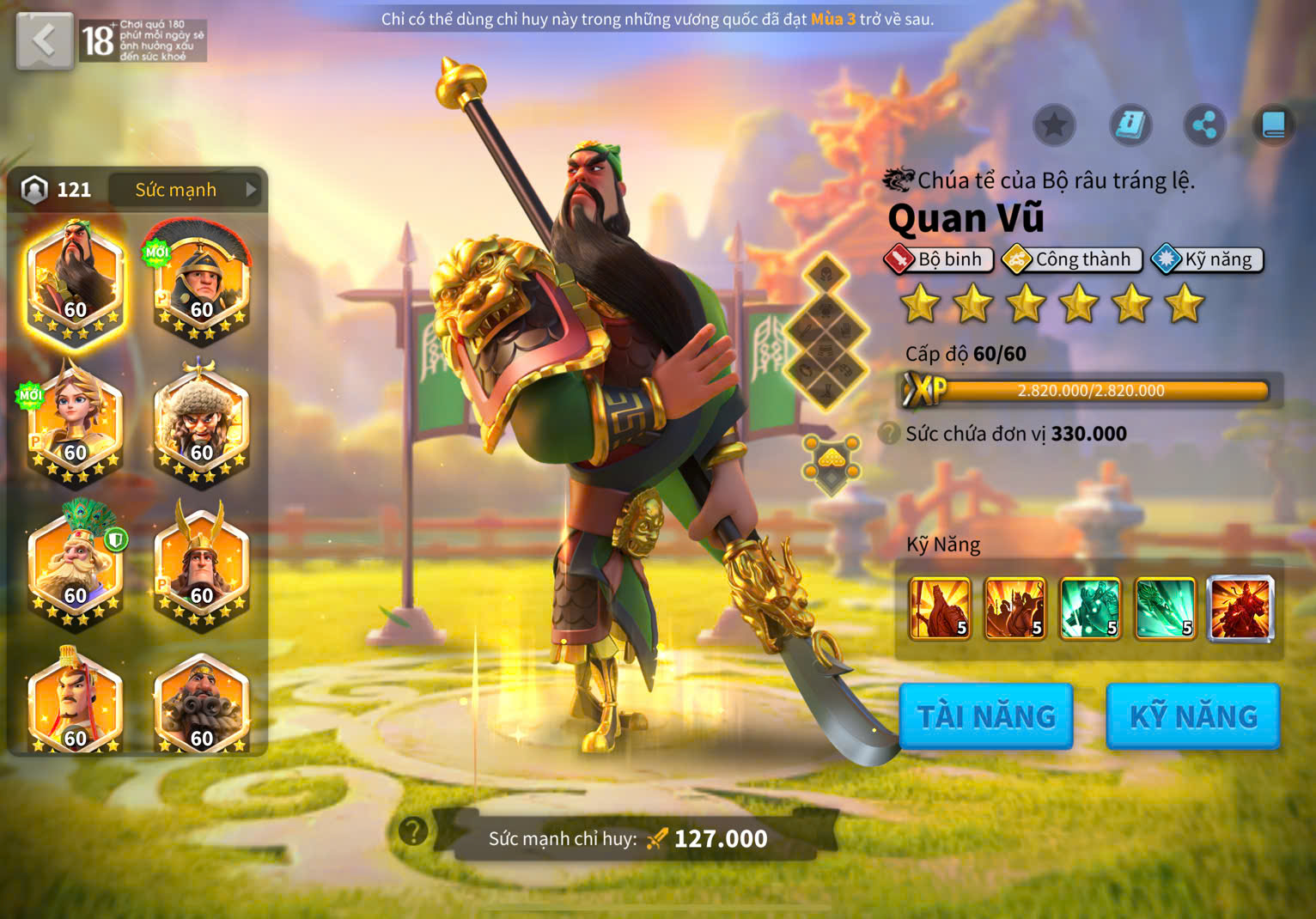Viewport: 1316px width, 919px height.
Task: Open the blue book icon
Action: point(1273,126)
